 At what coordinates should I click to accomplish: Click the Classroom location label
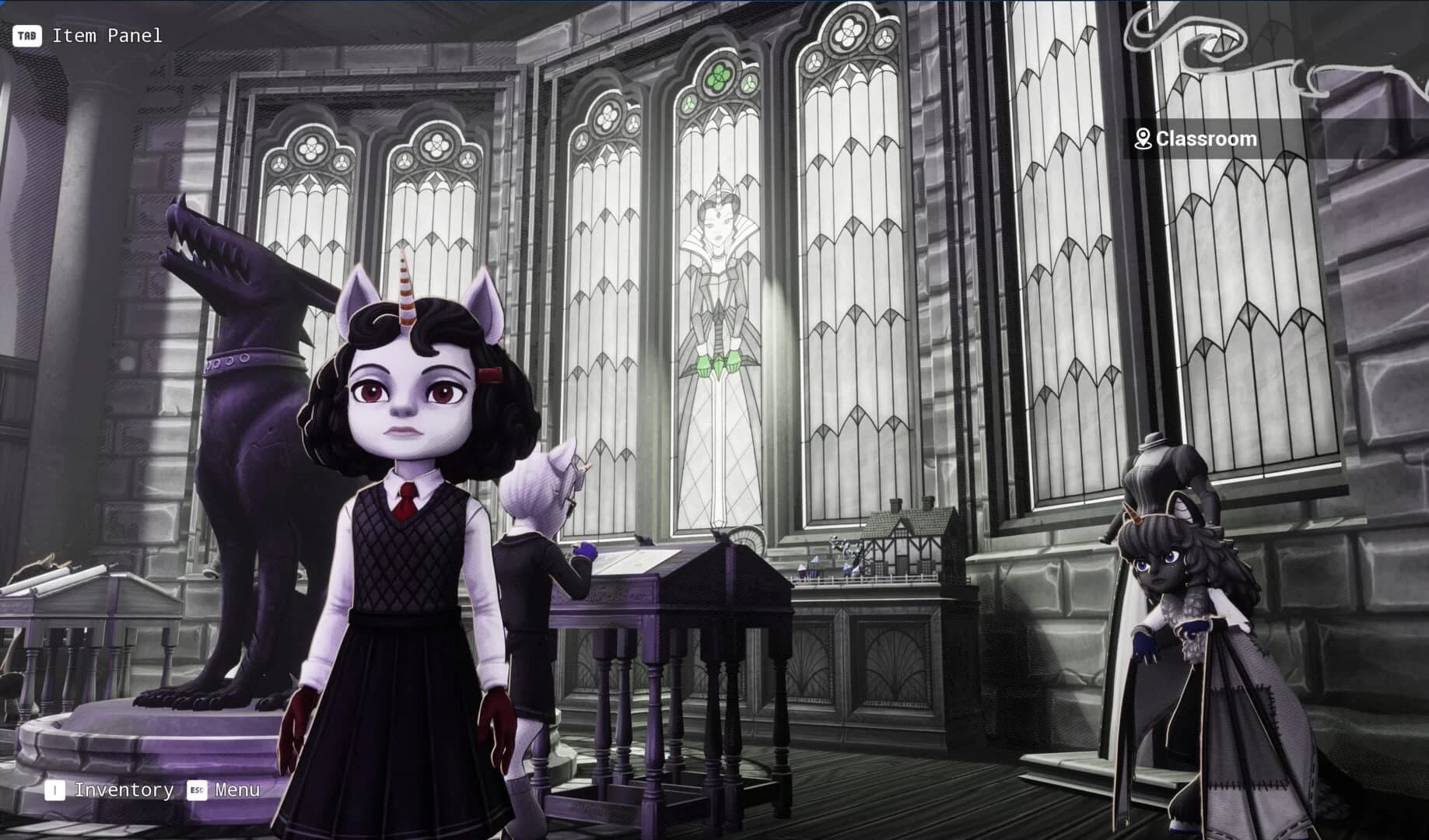(1206, 138)
